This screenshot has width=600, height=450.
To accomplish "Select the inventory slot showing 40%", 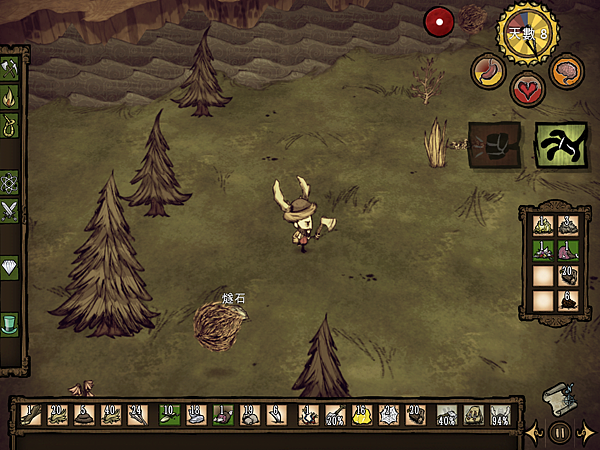I will (x=448, y=414).
